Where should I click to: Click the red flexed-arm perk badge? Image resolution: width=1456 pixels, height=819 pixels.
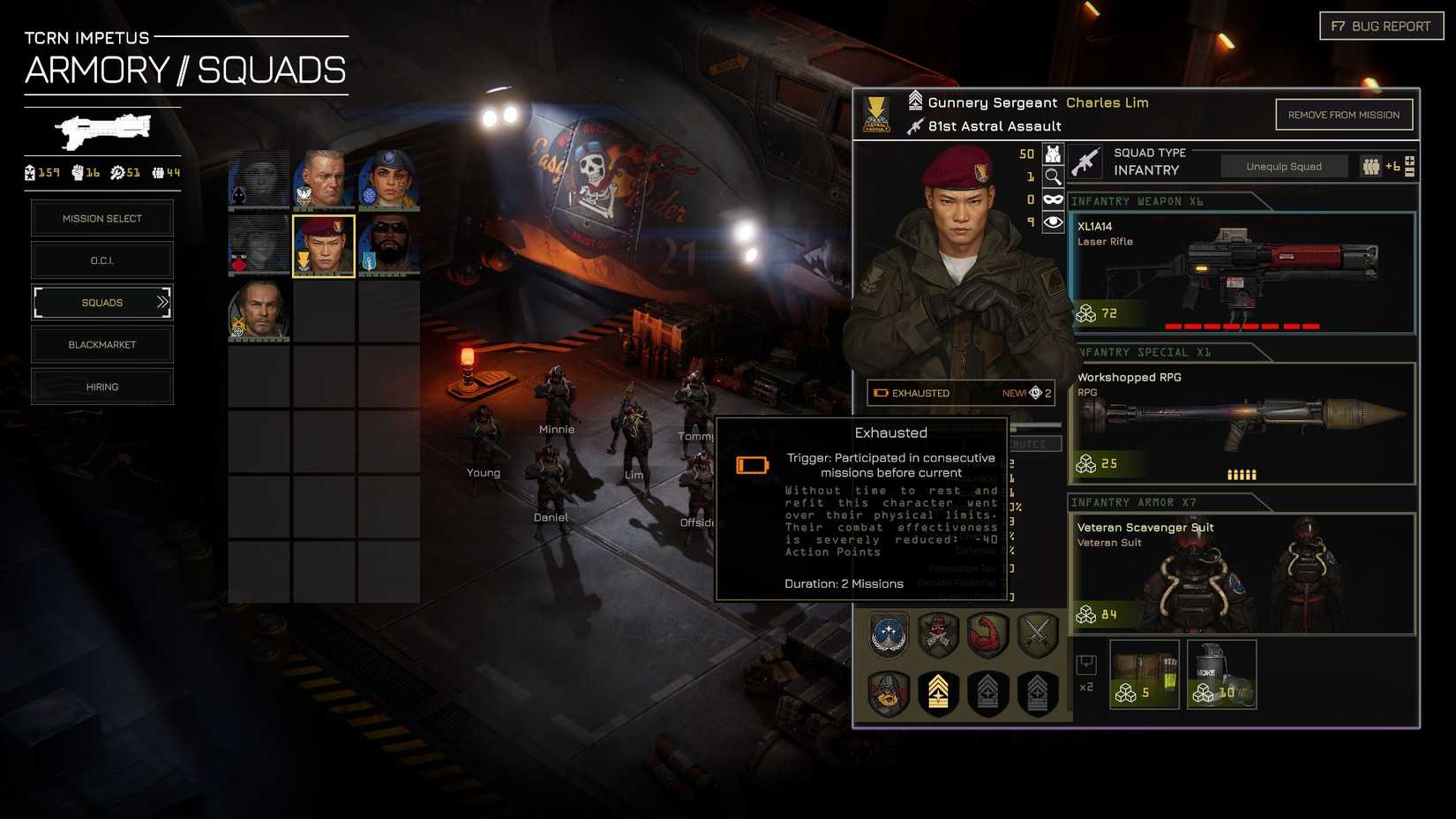[987, 635]
